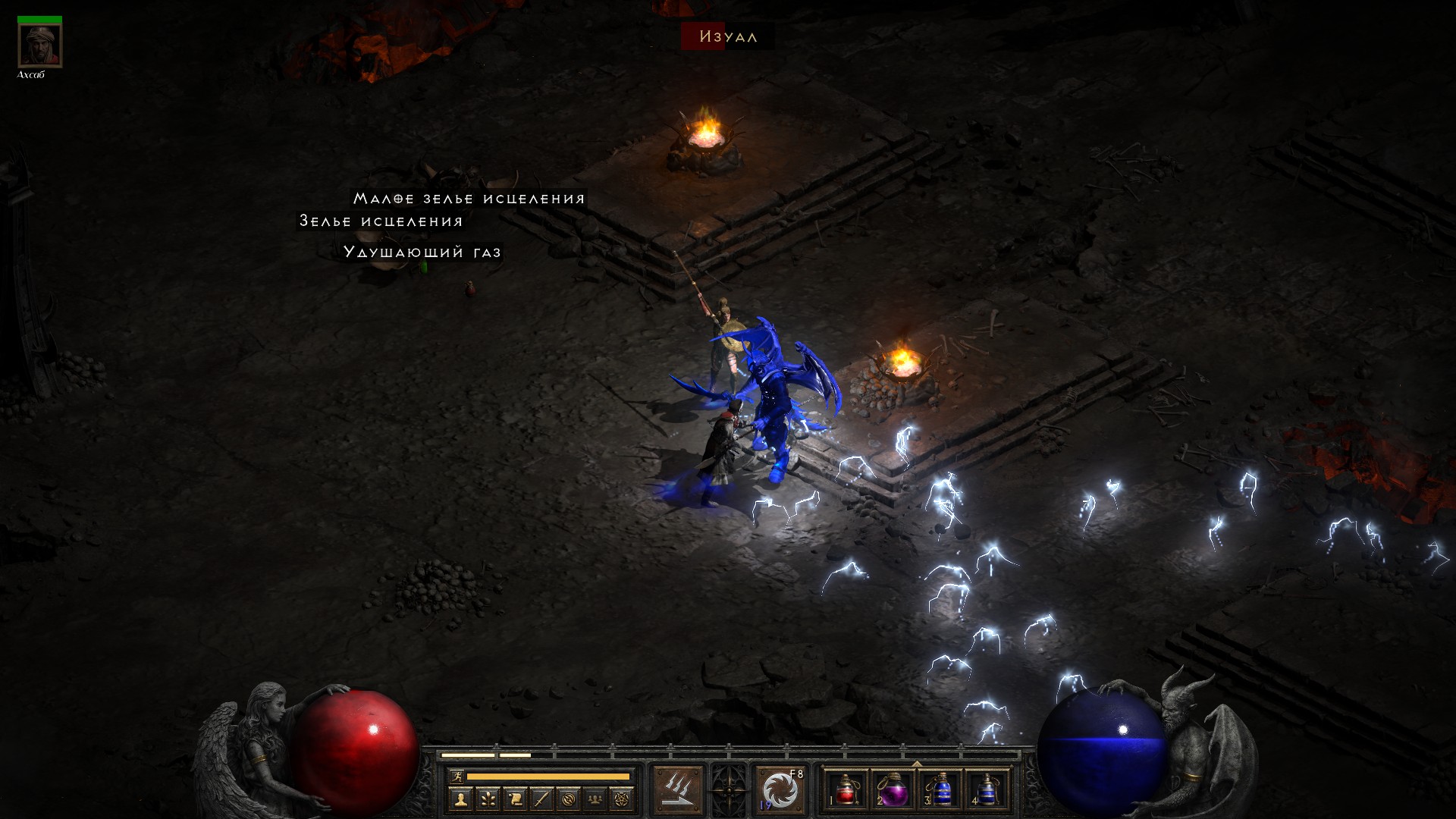Viewport: 1456px width, 819px height.
Task: Open the party screen button
Action: 596,799
